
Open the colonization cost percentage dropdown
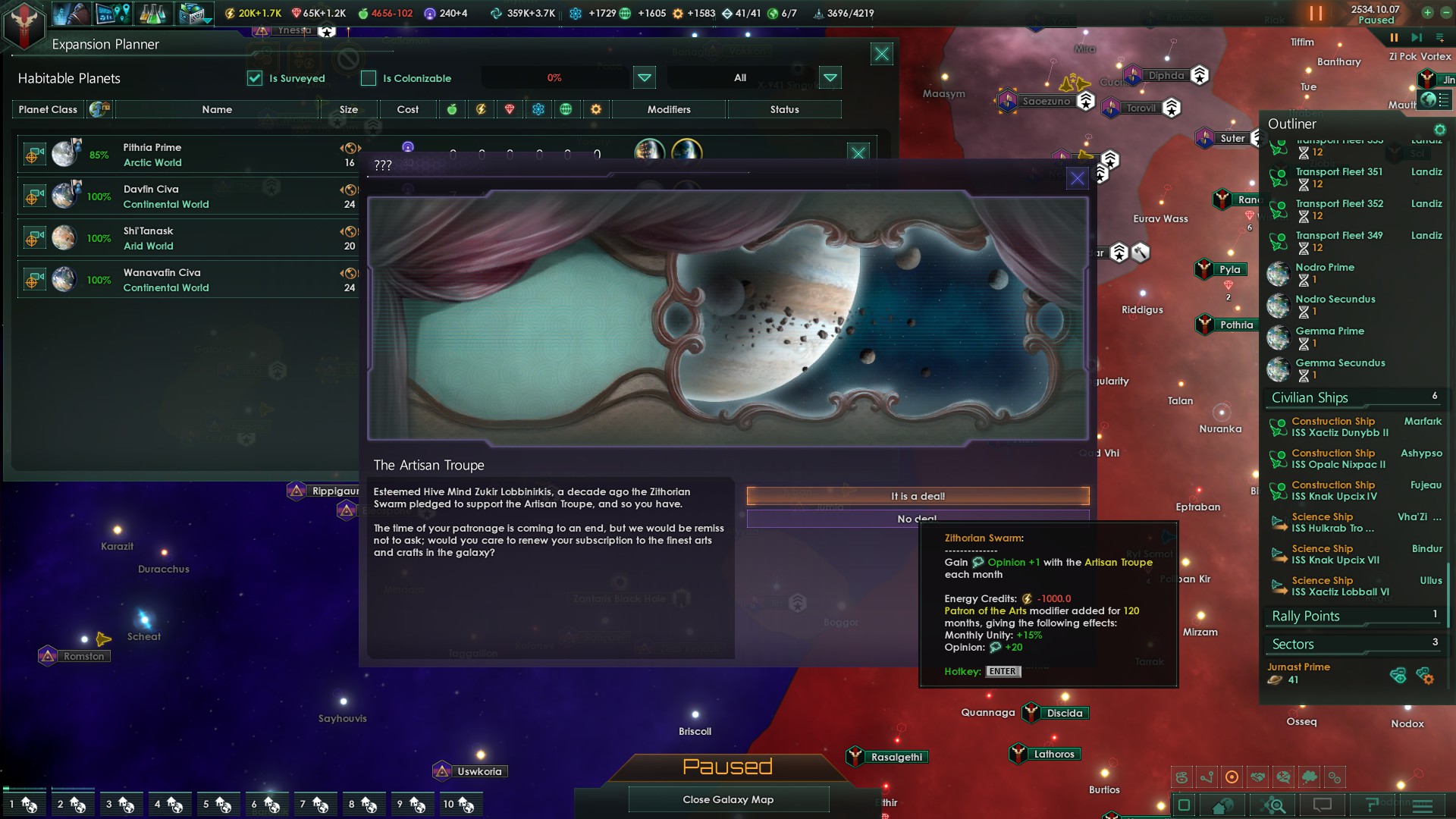click(644, 77)
